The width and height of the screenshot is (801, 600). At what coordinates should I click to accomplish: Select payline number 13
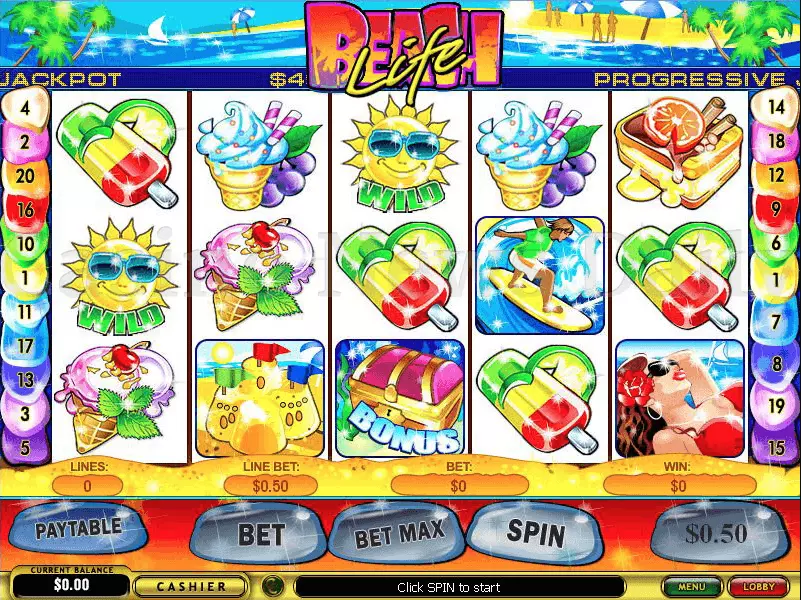tap(24, 379)
